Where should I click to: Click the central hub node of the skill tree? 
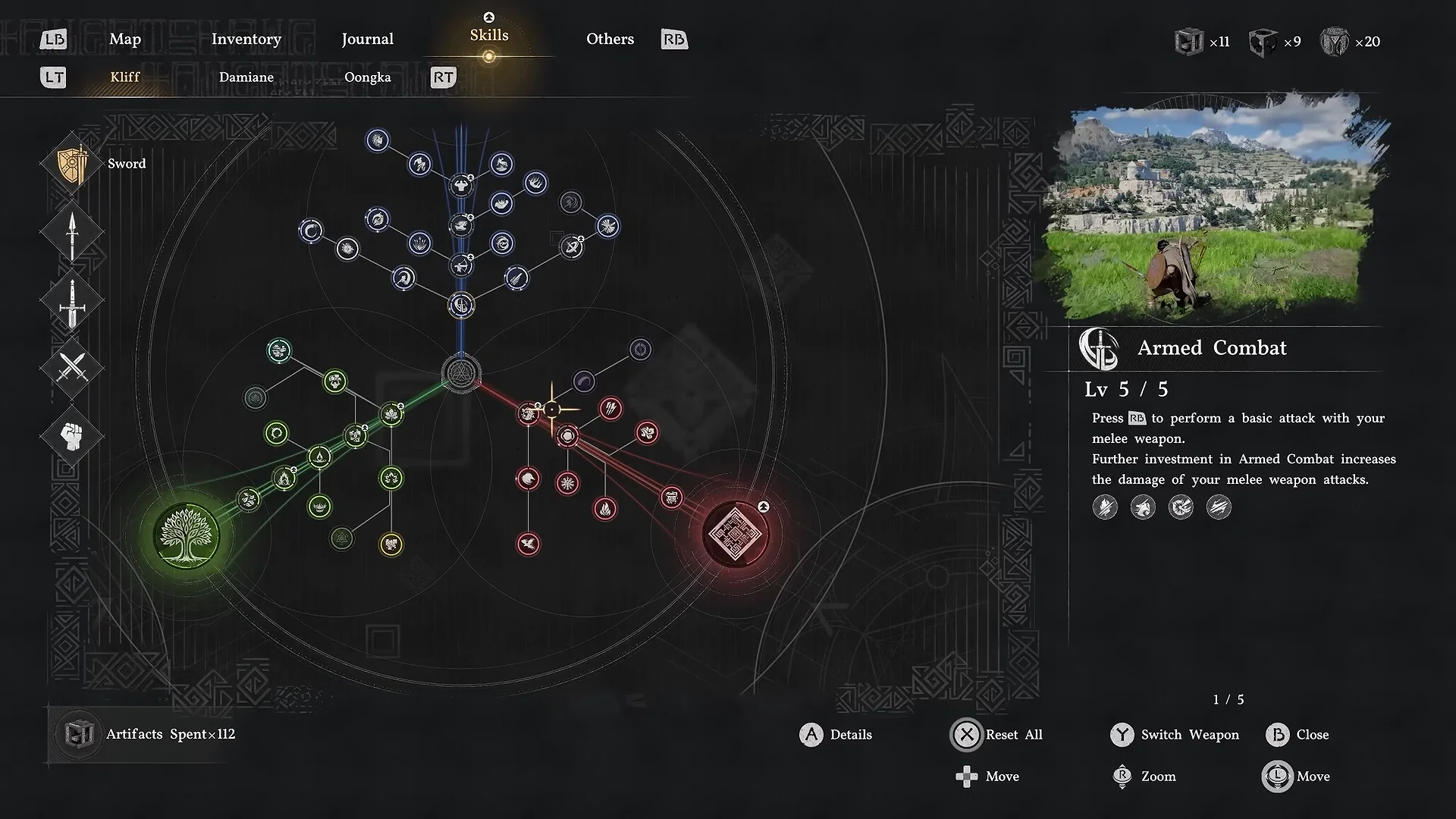click(460, 373)
